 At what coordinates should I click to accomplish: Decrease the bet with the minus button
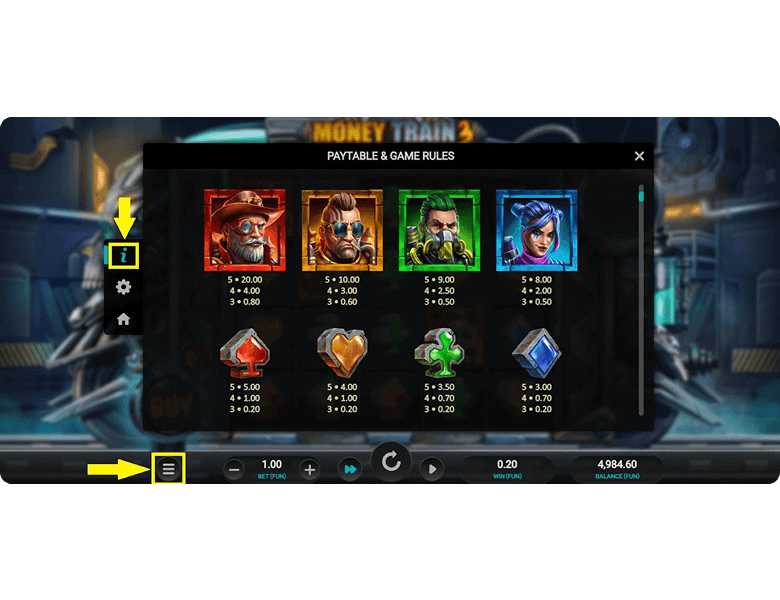click(x=234, y=469)
